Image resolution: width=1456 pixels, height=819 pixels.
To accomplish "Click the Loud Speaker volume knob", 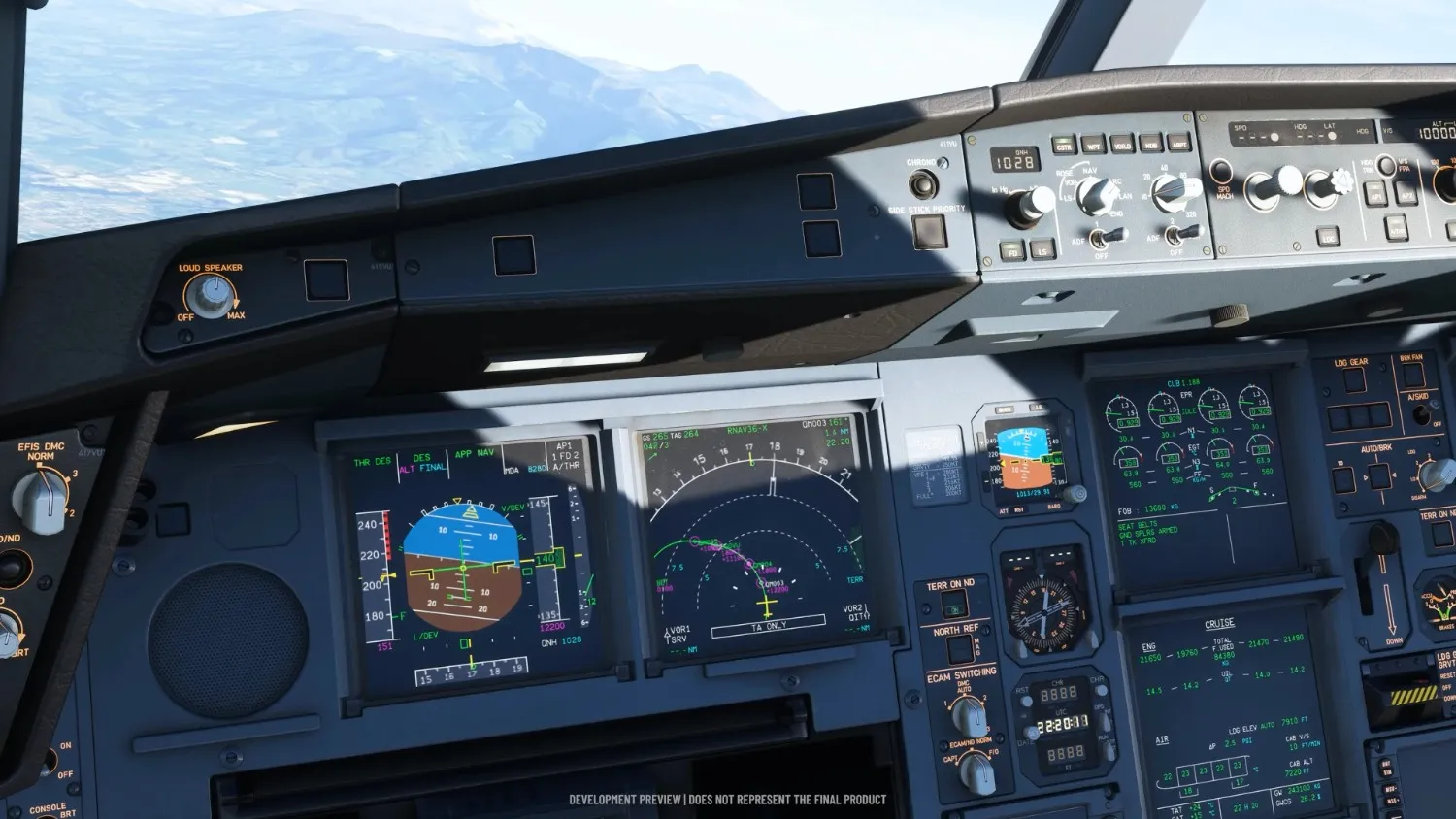I will [x=210, y=294].
